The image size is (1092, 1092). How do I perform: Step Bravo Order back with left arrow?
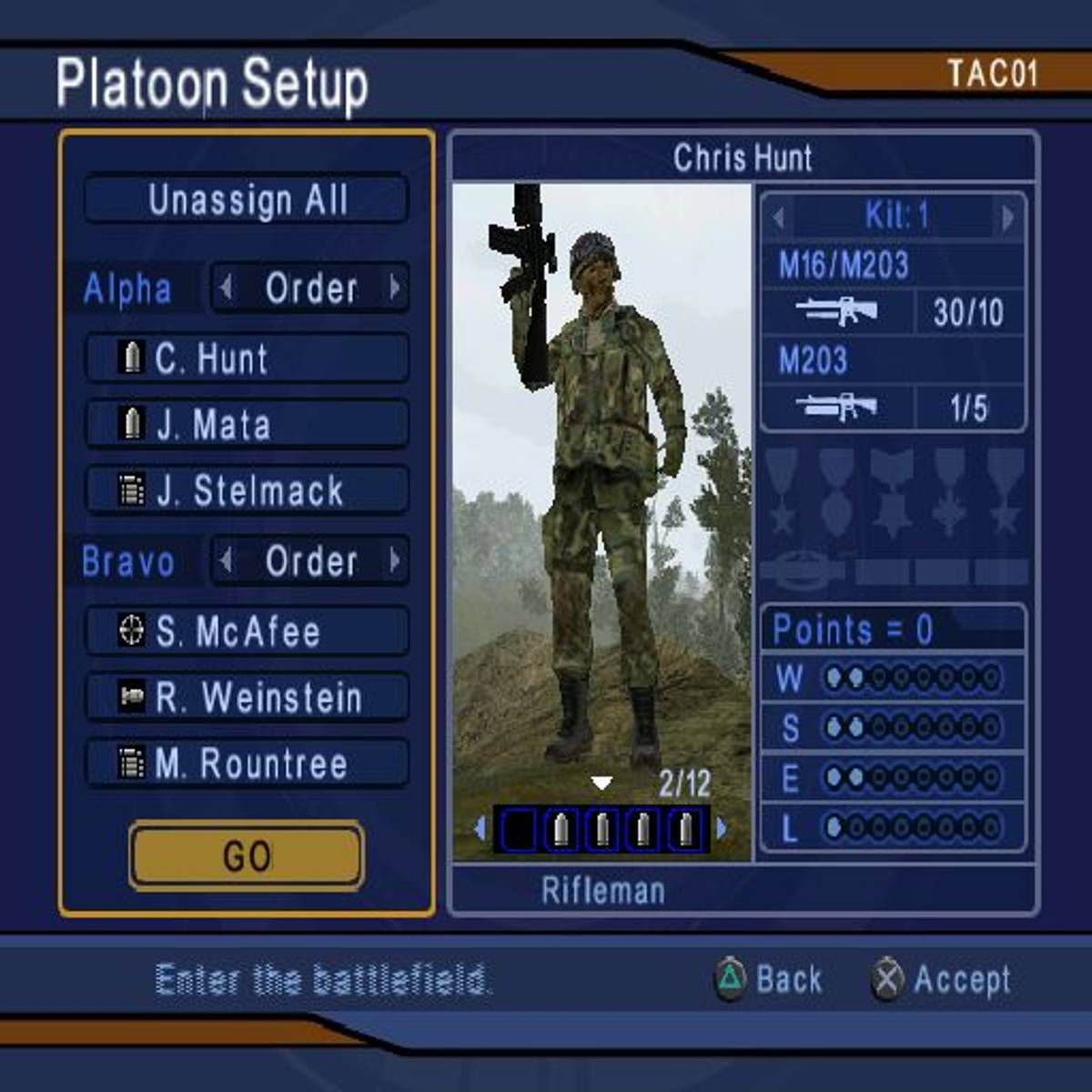227,561
